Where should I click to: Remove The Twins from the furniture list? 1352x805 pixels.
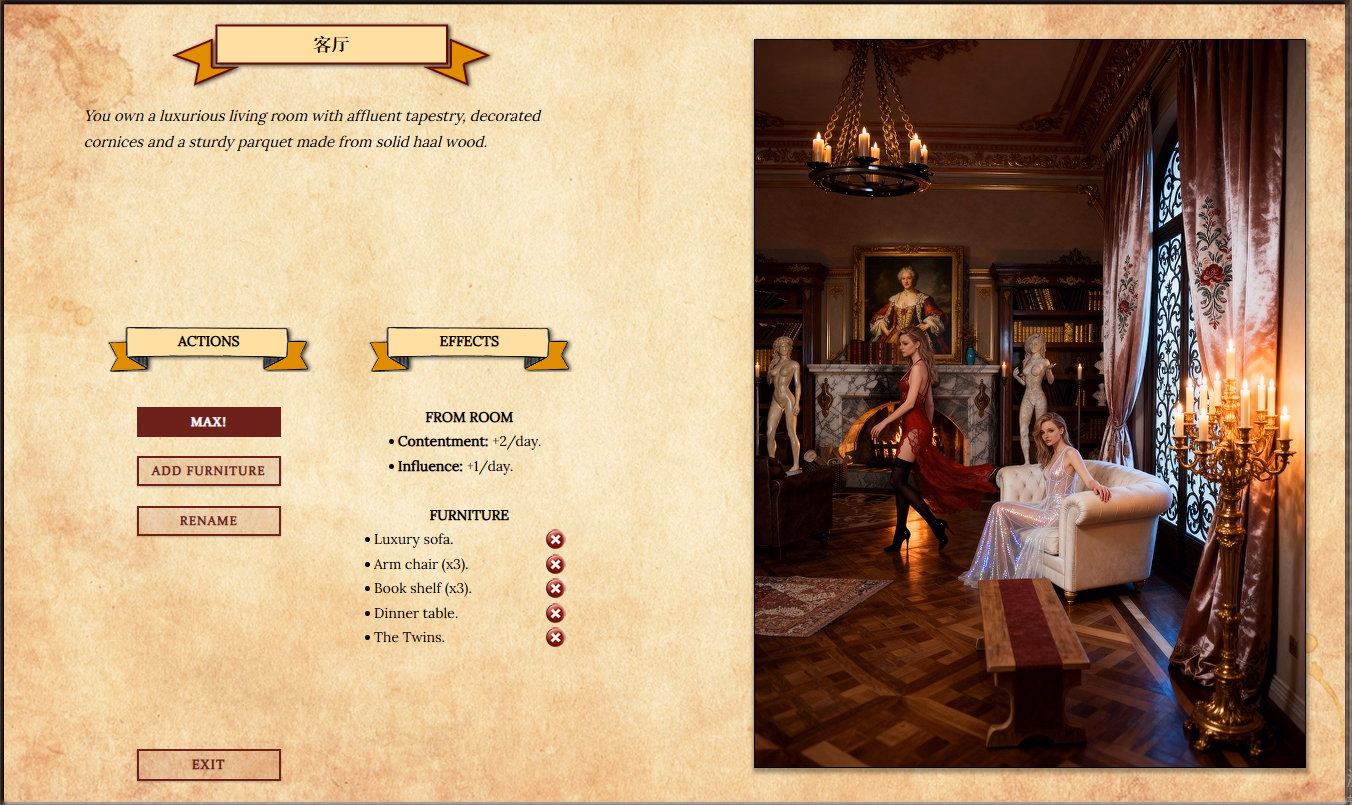coord(555,638)
